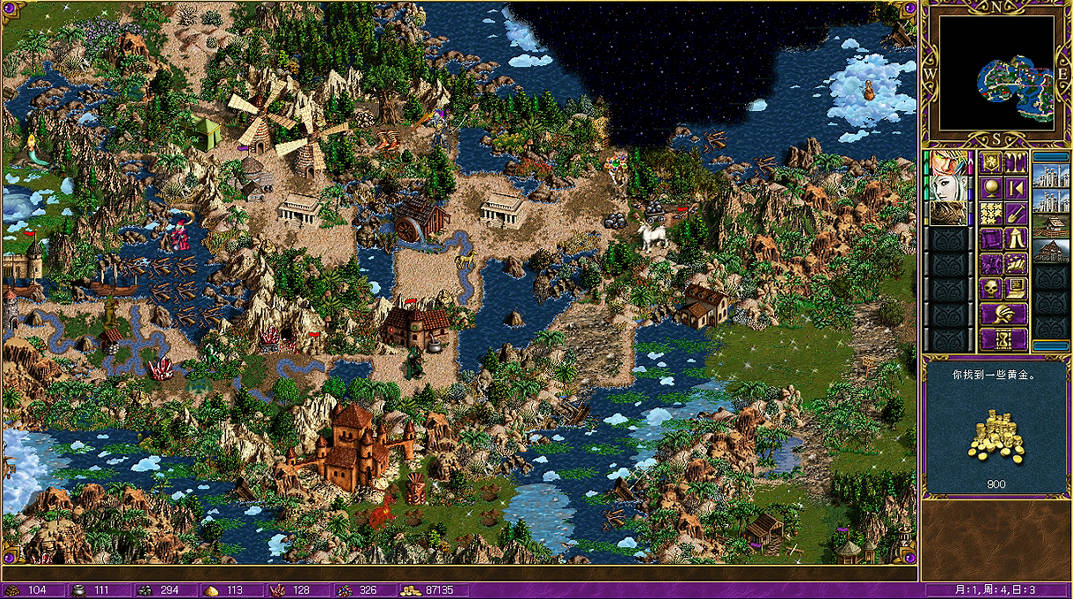Open system options via the computer button
The height and width of the screenshot is (599, 1073).
(x=1016, y=289)
